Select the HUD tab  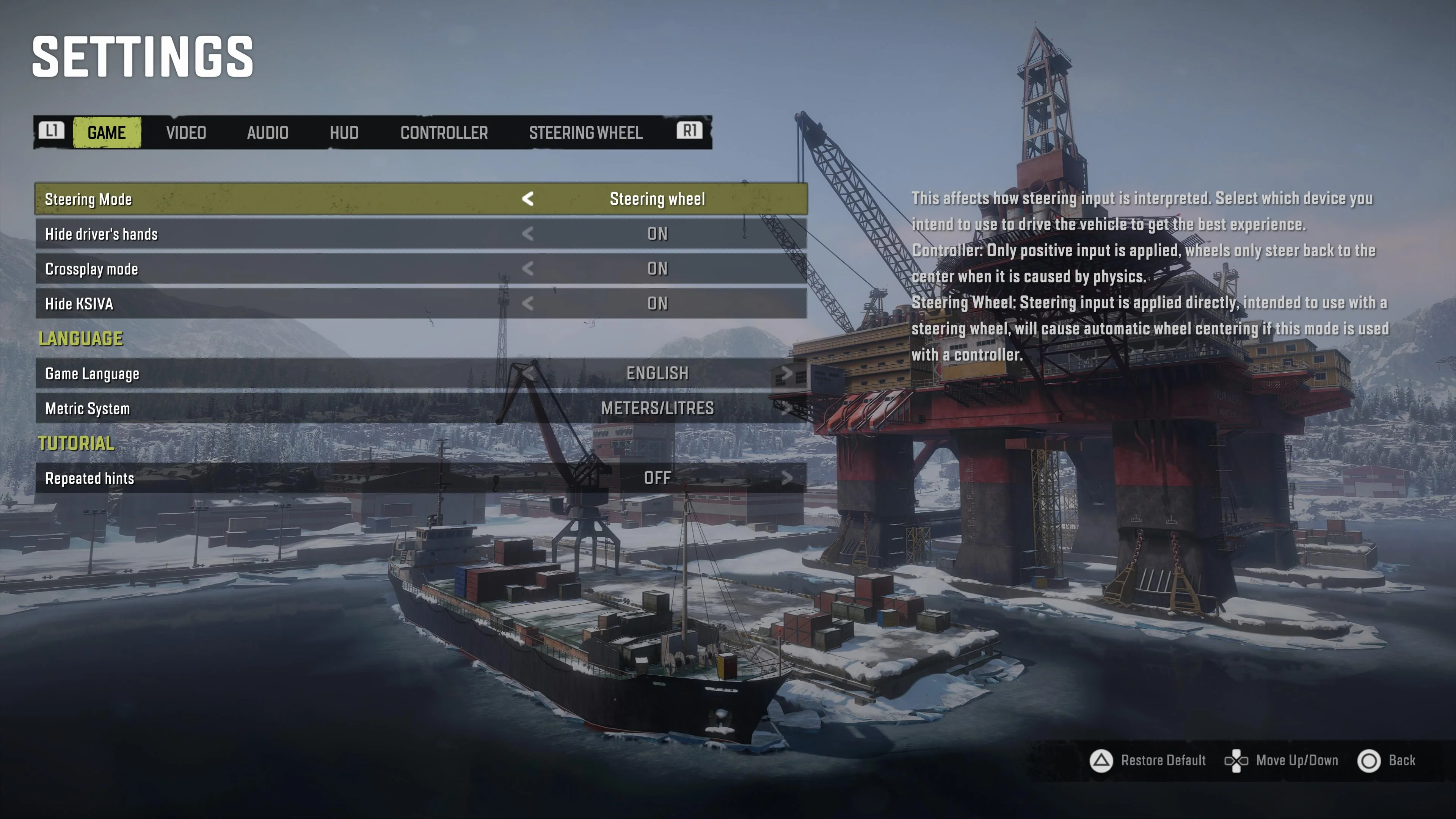[x=344, y=133]
